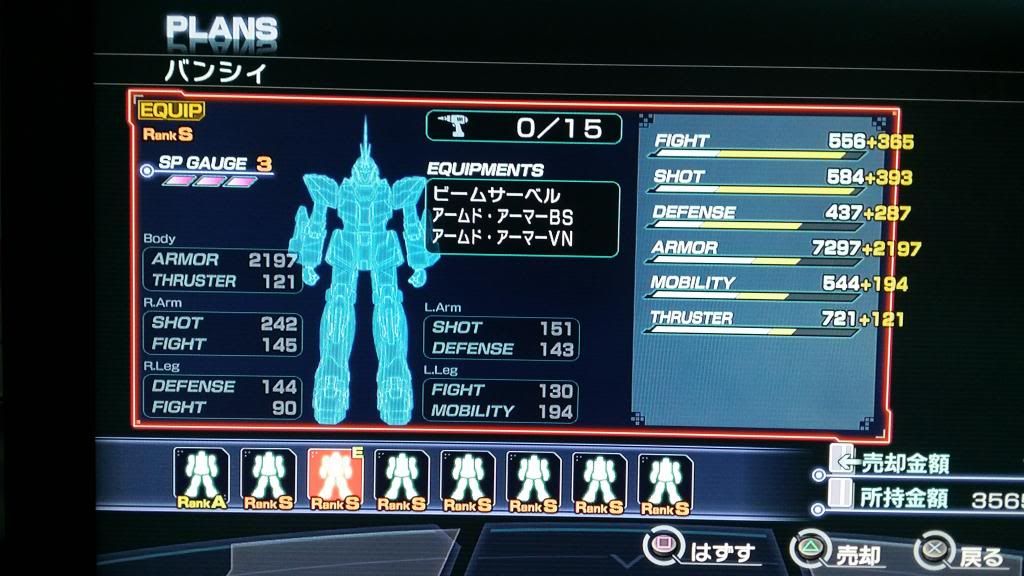Click the R.Leg part stats box

coord(223,396)
